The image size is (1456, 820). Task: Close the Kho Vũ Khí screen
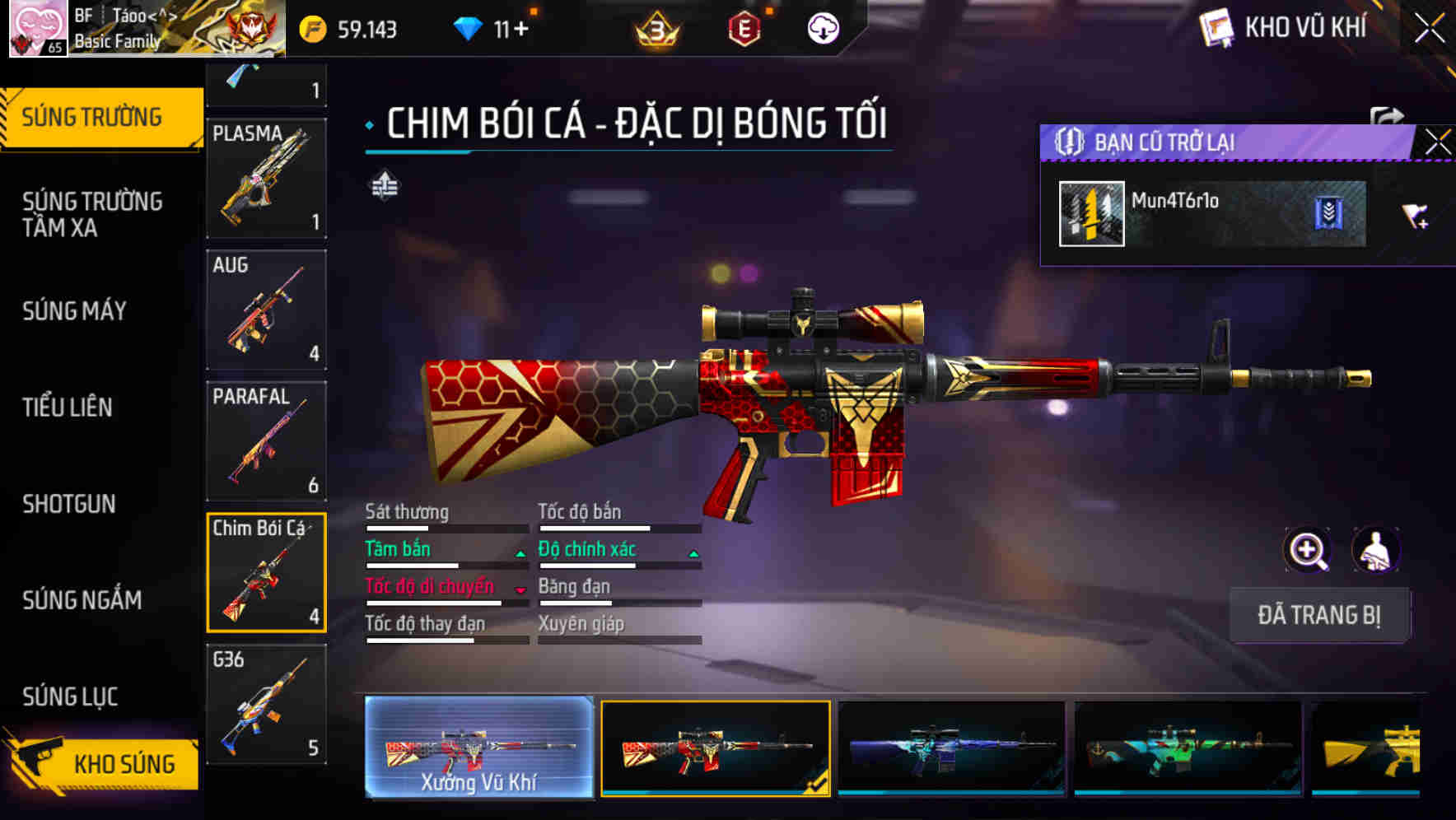[1430, 29]
